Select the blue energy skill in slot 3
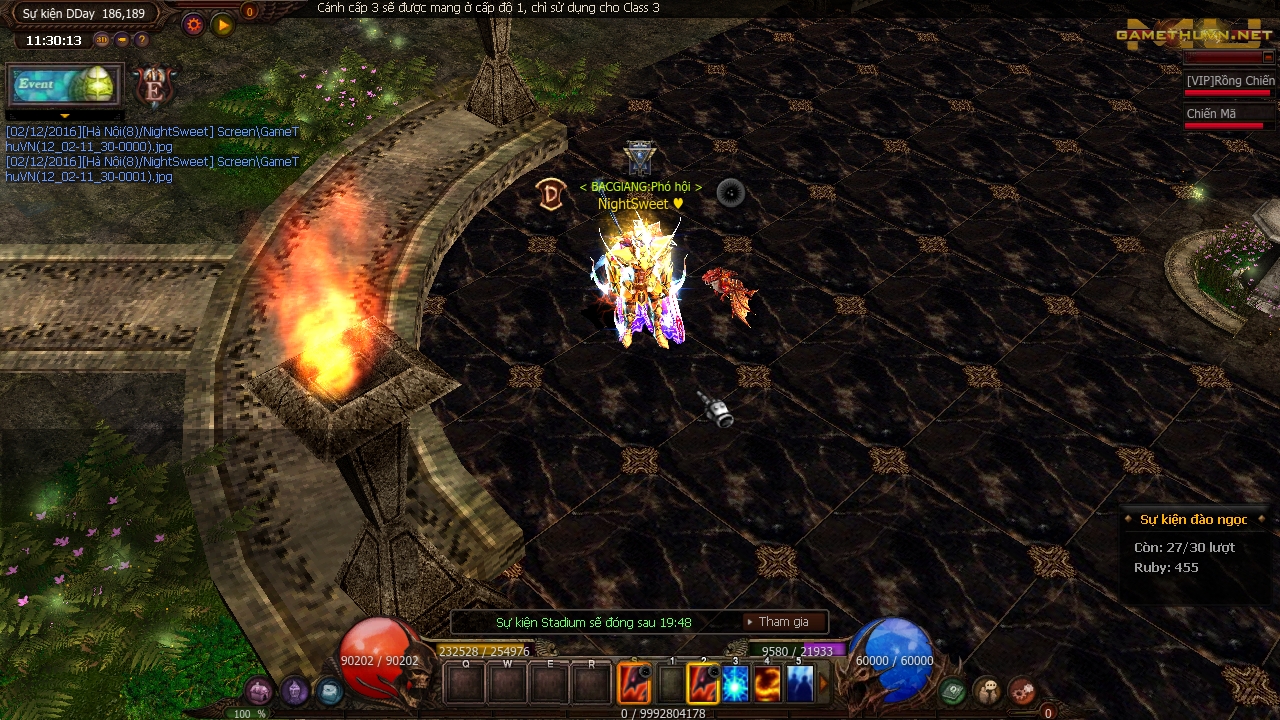The image size is (1280, 720). coord(734,684)
